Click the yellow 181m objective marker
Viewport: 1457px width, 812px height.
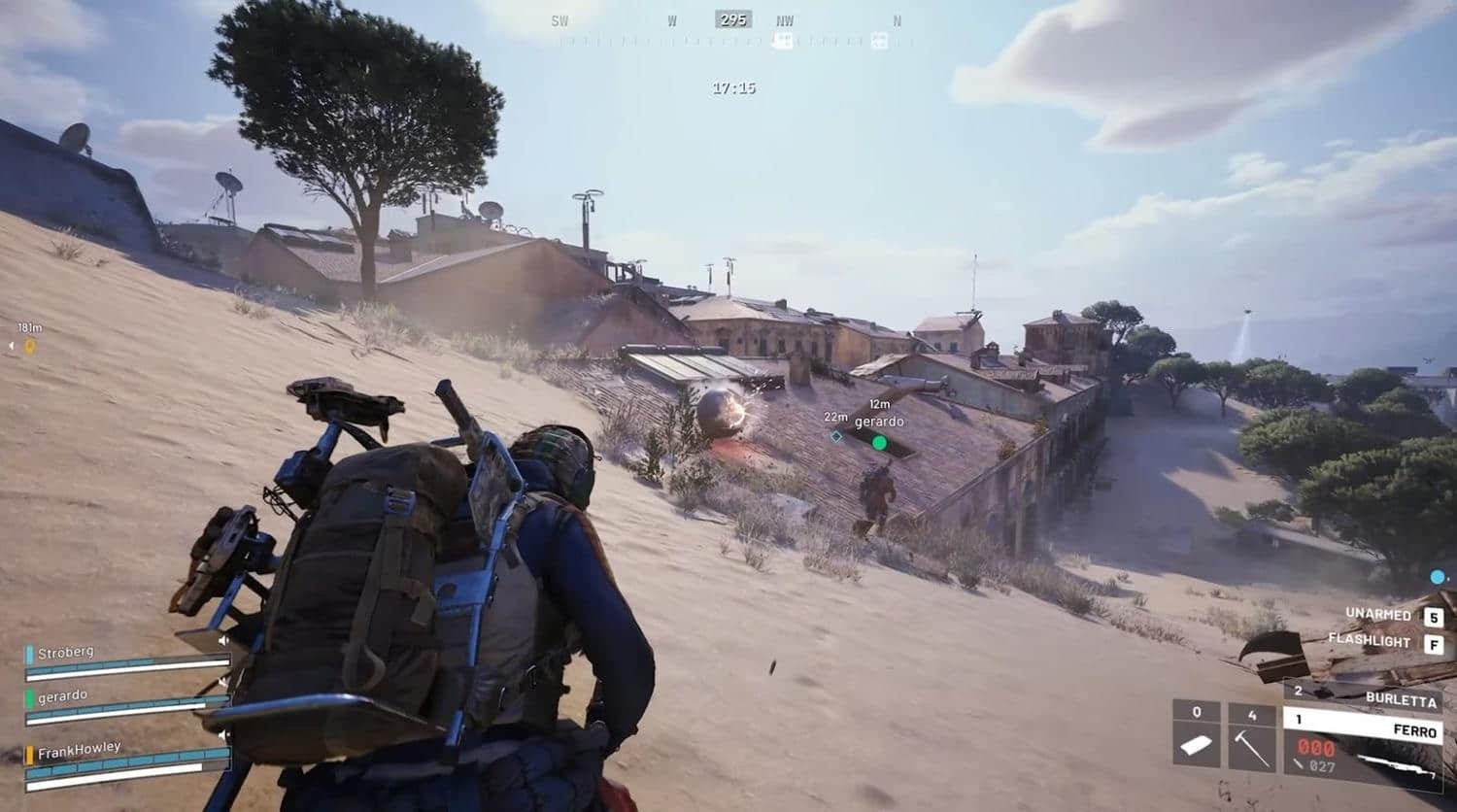pos(29,346)
